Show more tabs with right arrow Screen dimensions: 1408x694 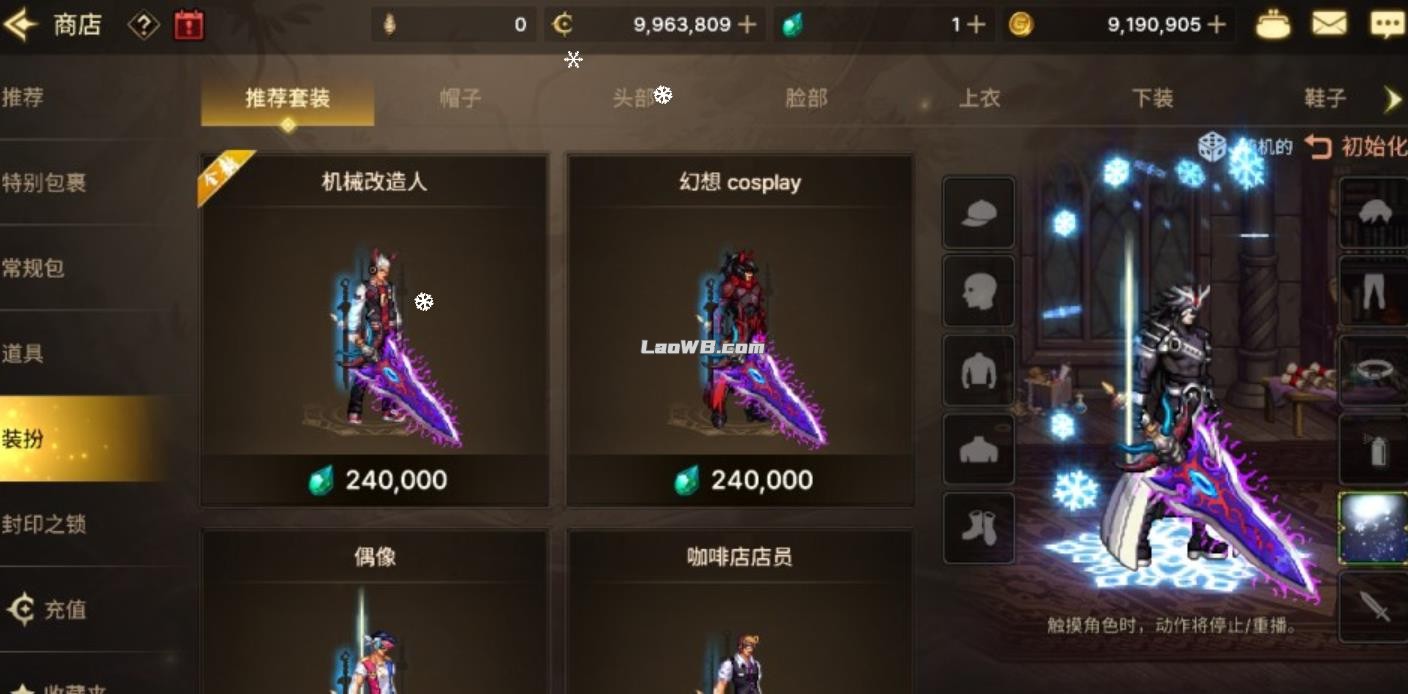1392,98
